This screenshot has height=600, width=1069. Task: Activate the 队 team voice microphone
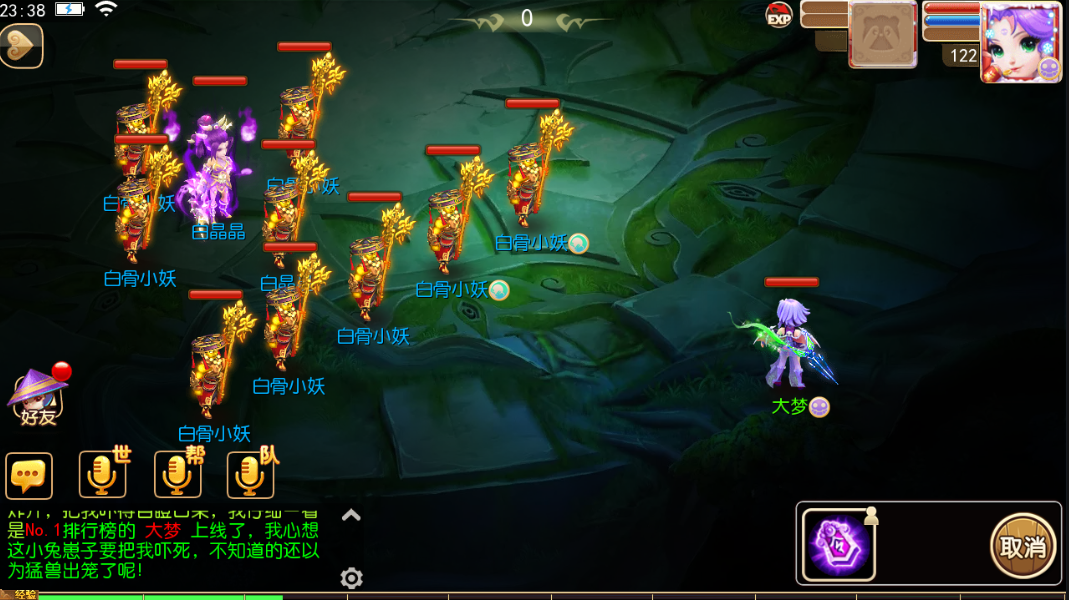point(251,475)
